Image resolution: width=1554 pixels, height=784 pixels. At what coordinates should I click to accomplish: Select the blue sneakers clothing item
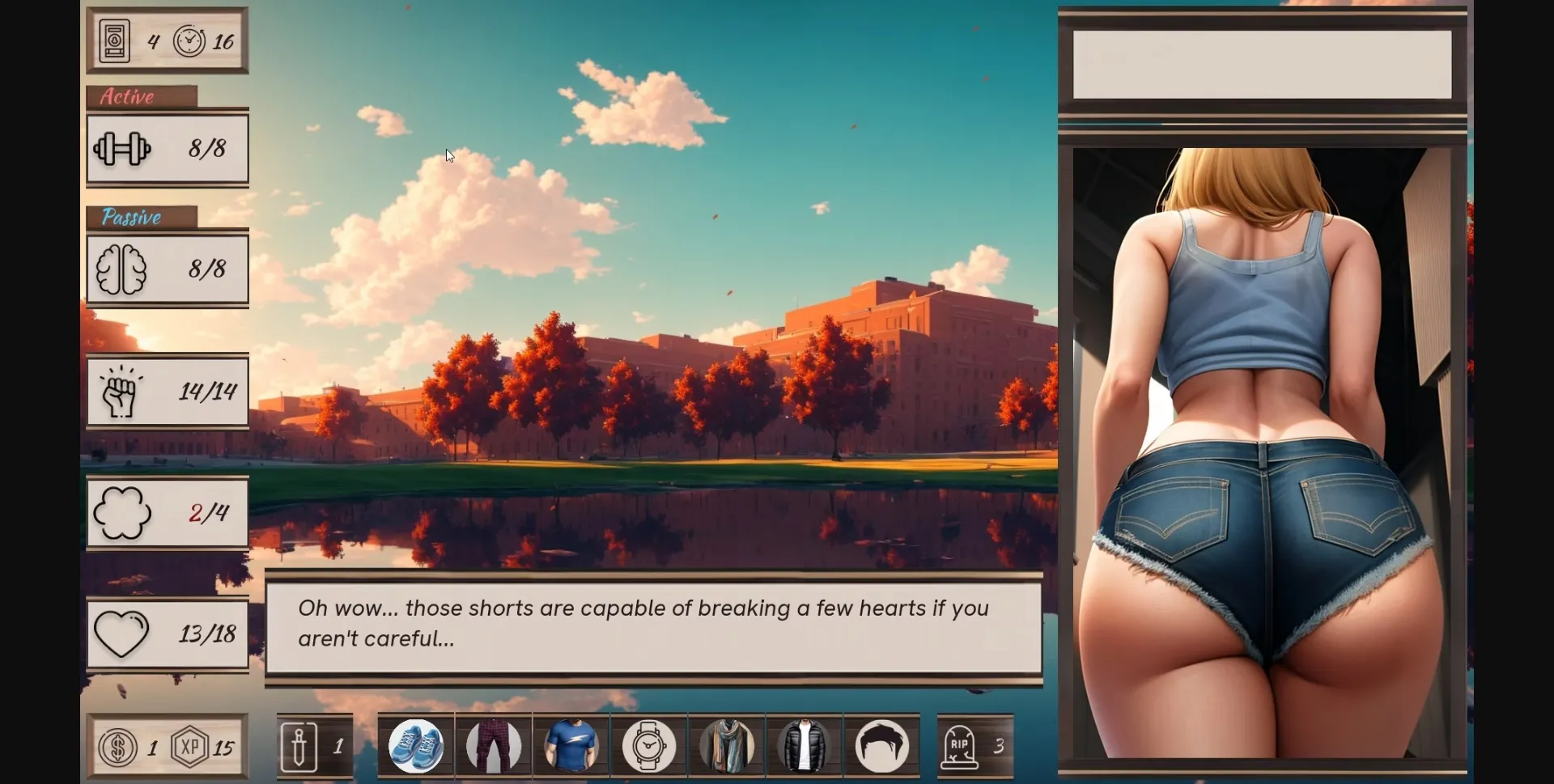coord(416,745)
